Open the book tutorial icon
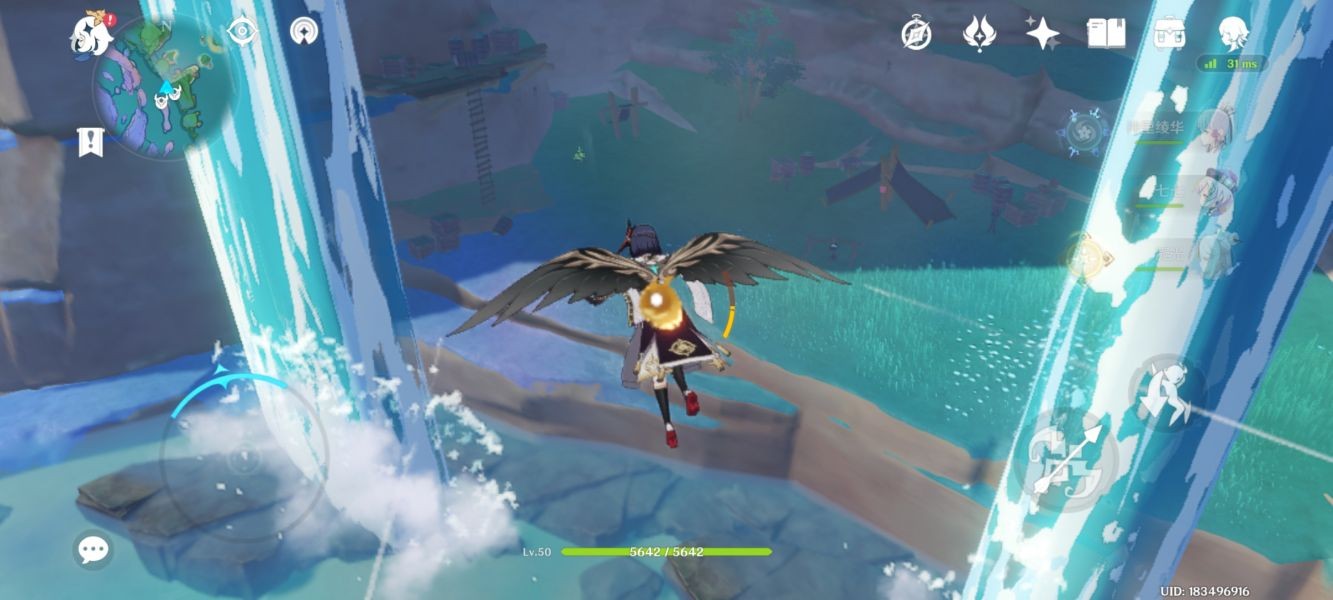This screenshot has height=600, width=1333. [x=1106, y=34]
